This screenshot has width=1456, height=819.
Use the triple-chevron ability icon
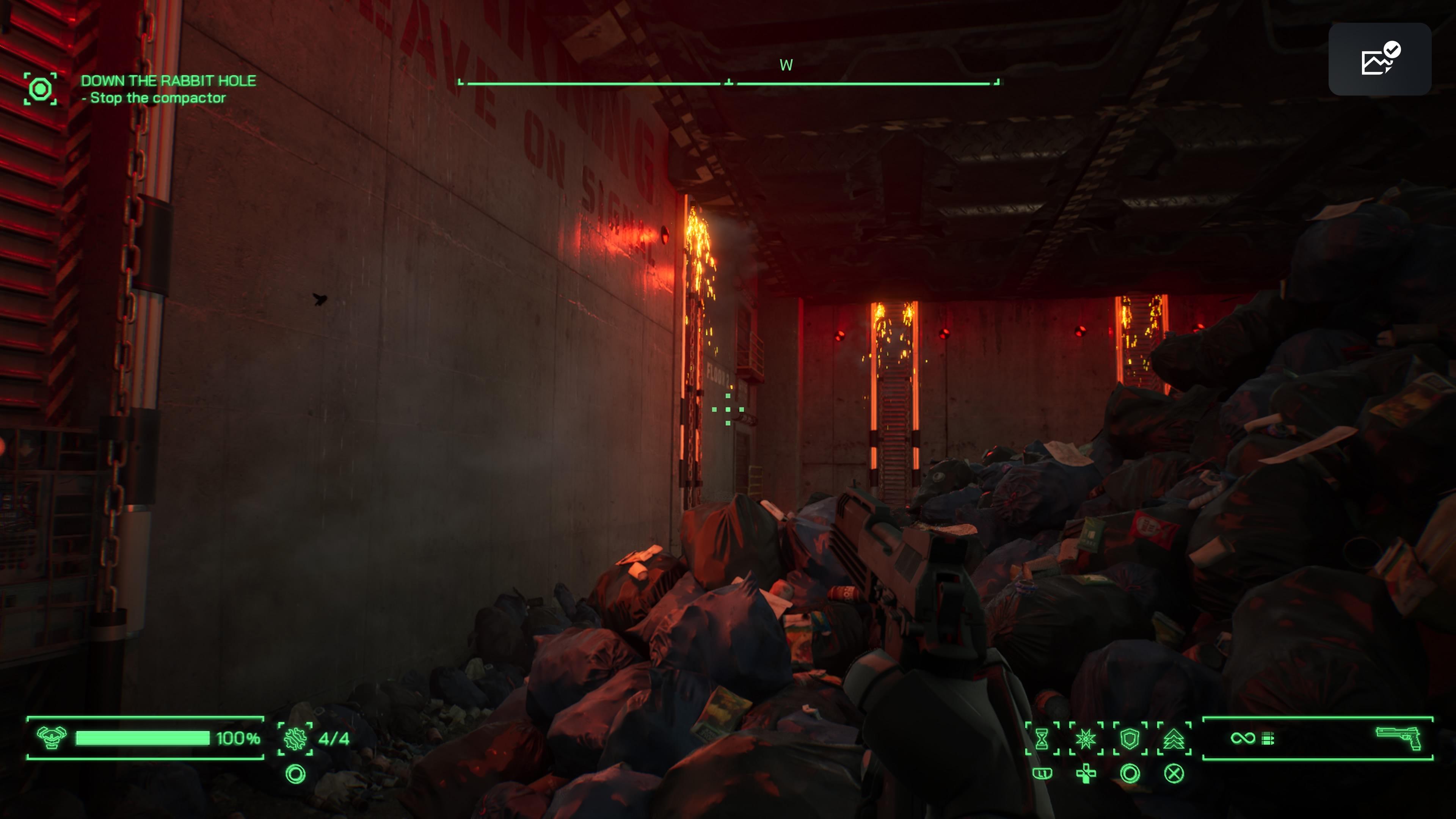click(1174, 738)
